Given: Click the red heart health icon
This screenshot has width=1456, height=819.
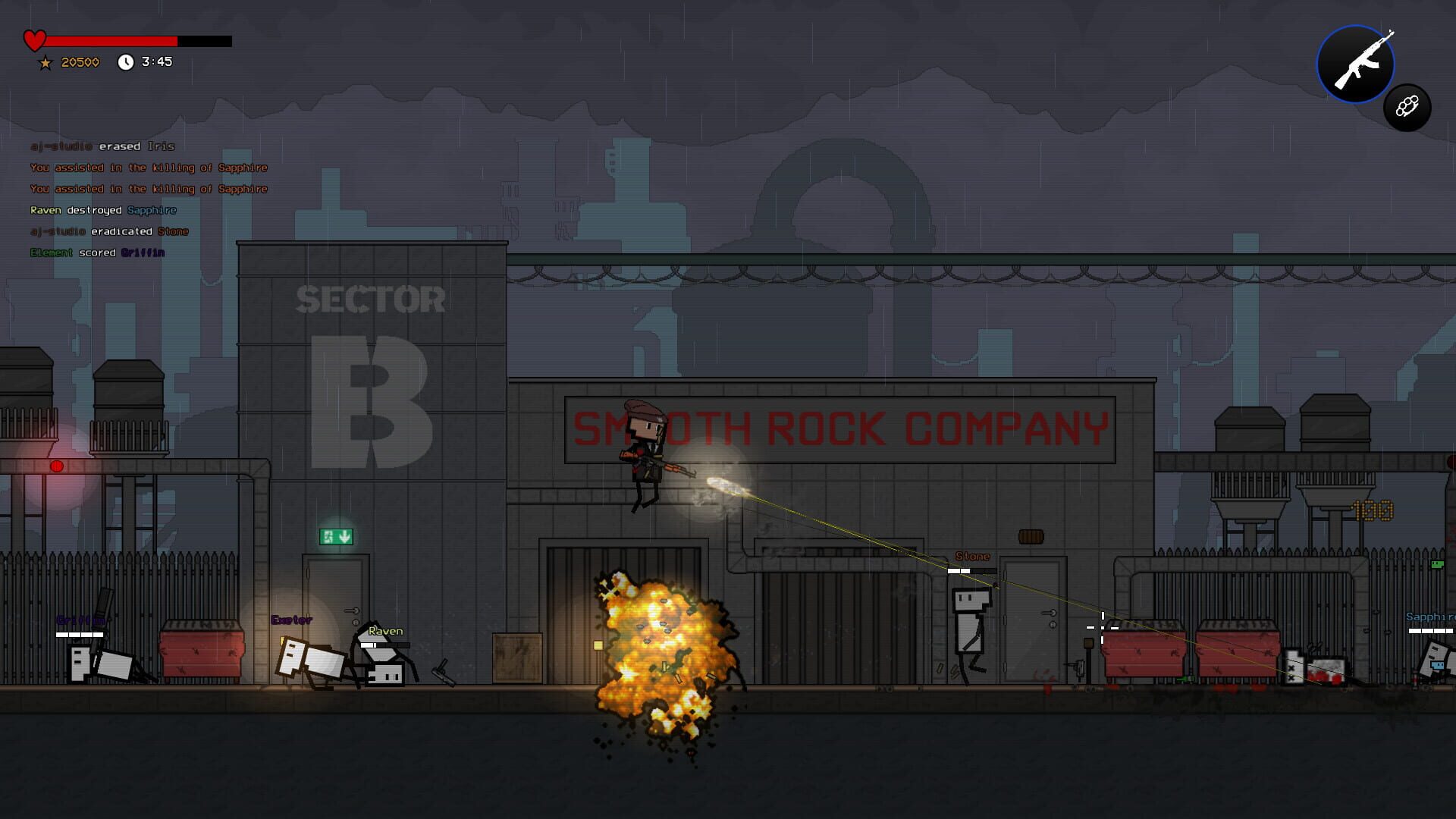Looking at the screenshot, I should coord(34,39).
